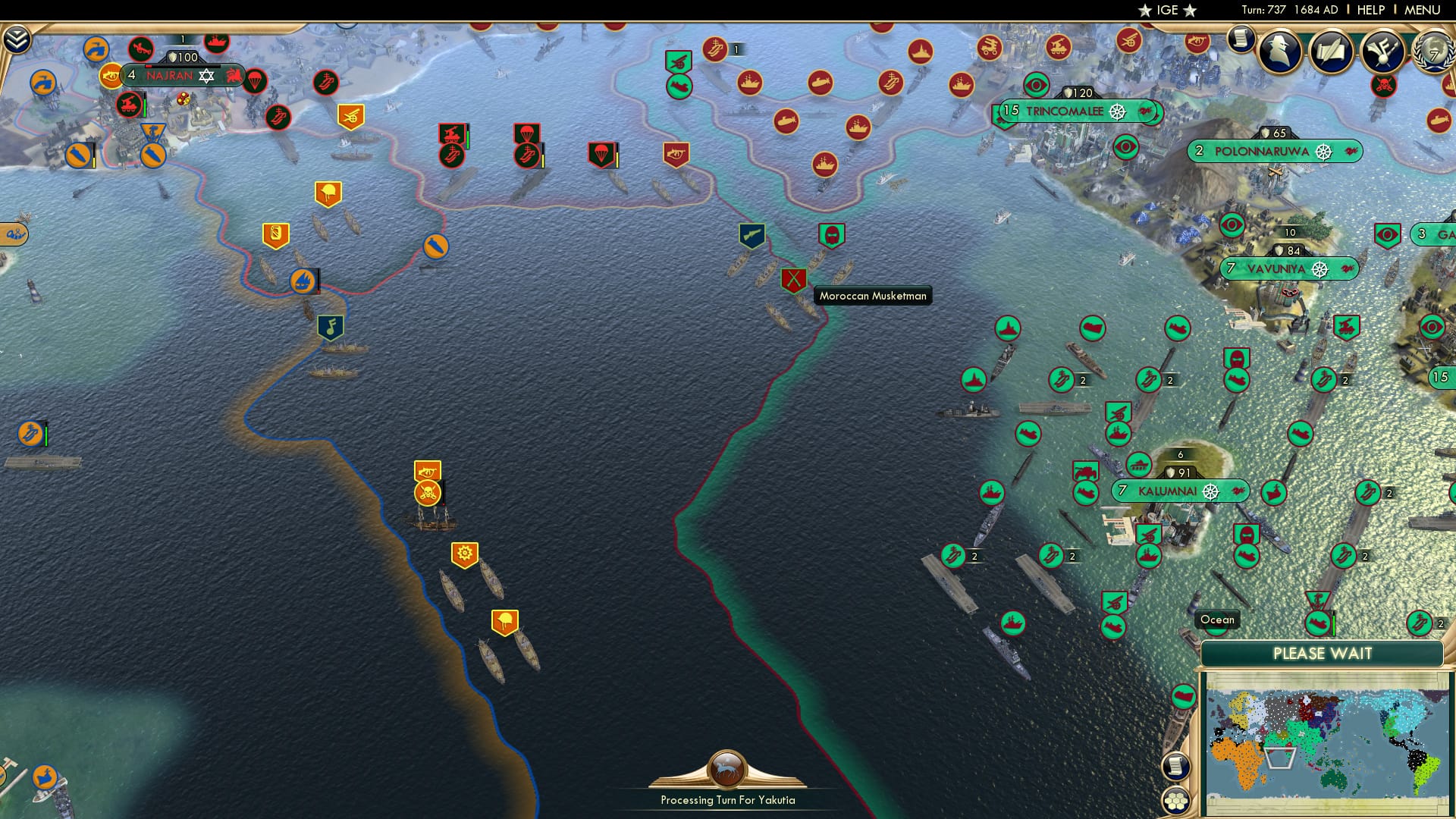The width and height of the screenshot is (1456, 819).
Task: Toggle the hexagon strategic view beside the minimap
Action: pyautogui.click(x=1176, y=799)
